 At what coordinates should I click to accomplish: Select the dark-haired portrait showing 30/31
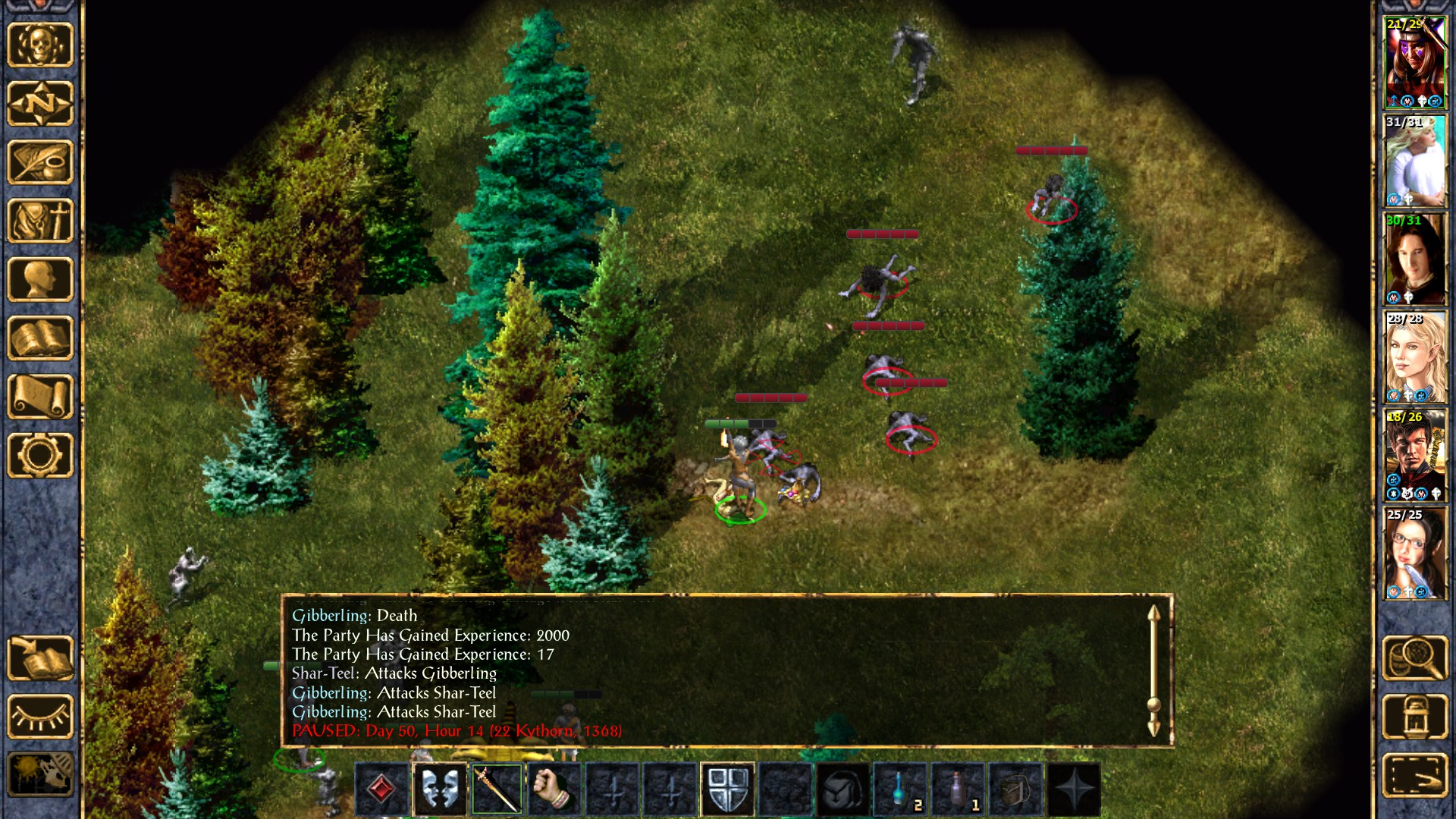point(1414,259)
